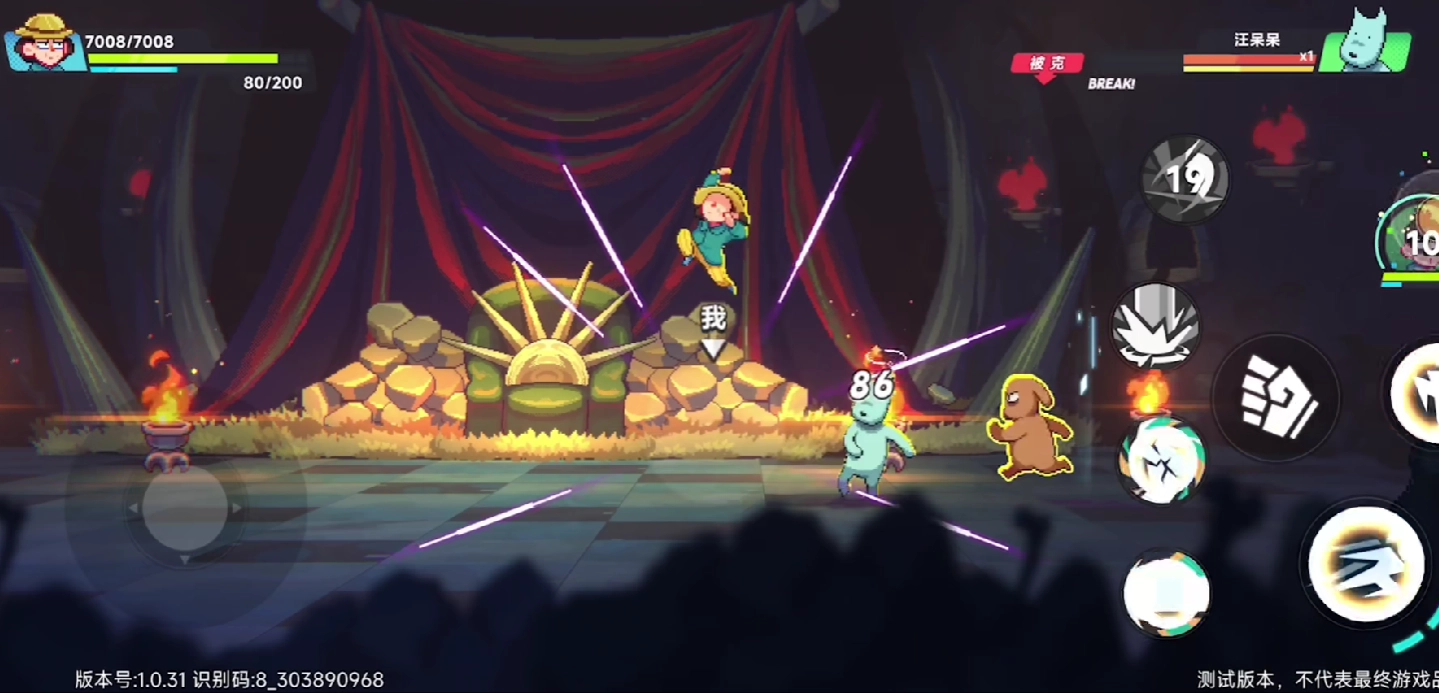Use the white glowing skill with teal ring

[1166, 593]
